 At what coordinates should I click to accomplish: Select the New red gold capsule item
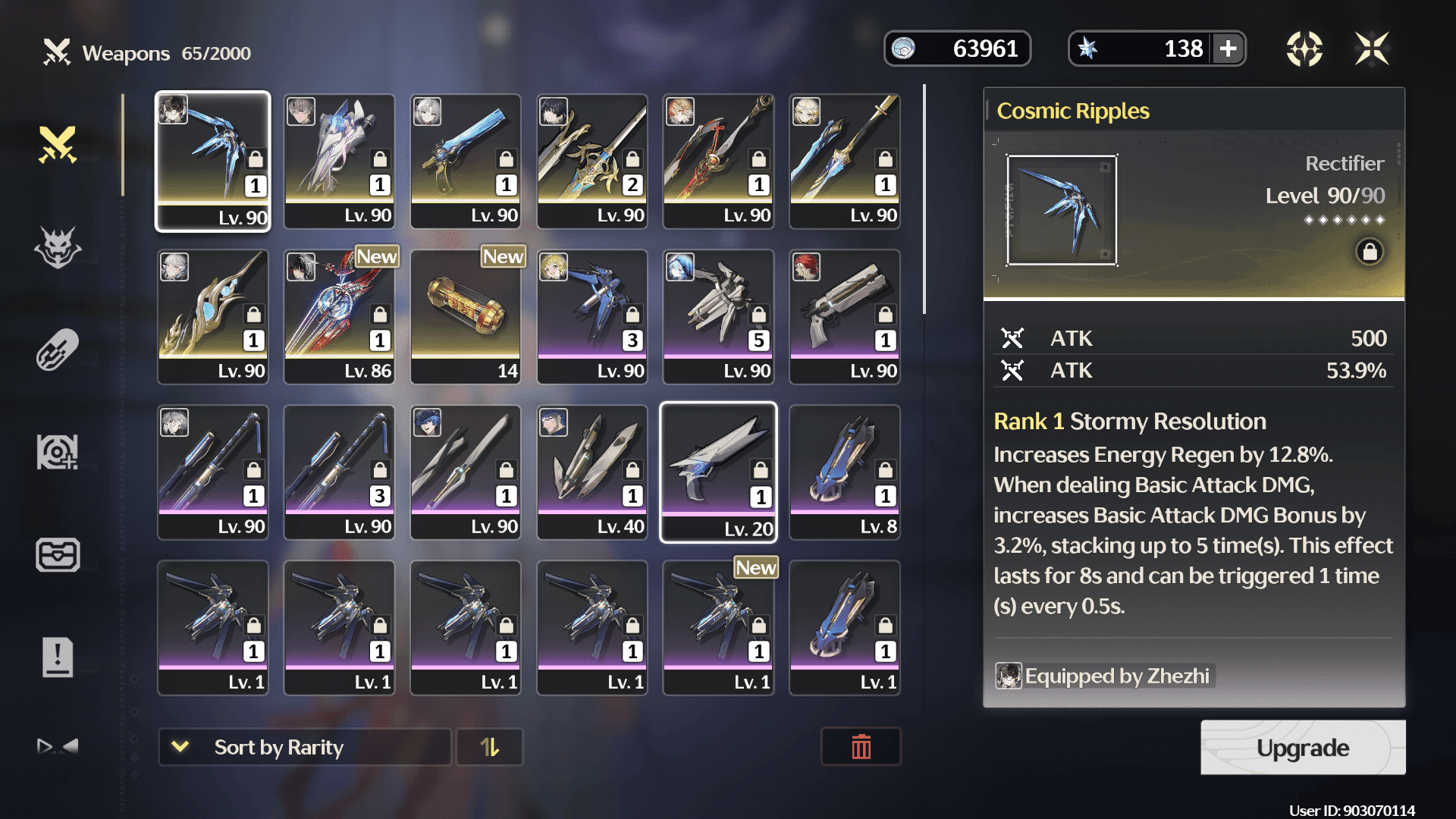click(x=466, y=317)
